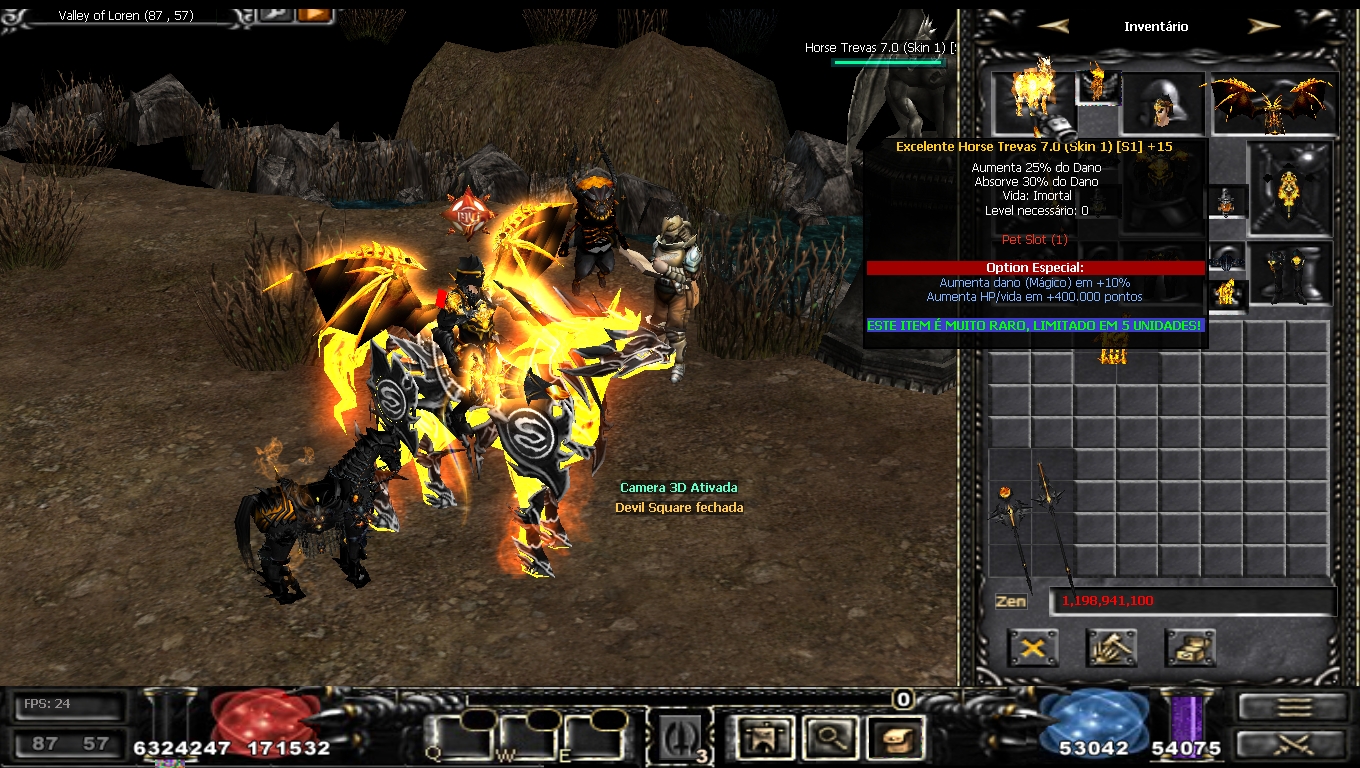Close the inventory with the X button
1360x768 pixels.
[x=1033, y=648]
